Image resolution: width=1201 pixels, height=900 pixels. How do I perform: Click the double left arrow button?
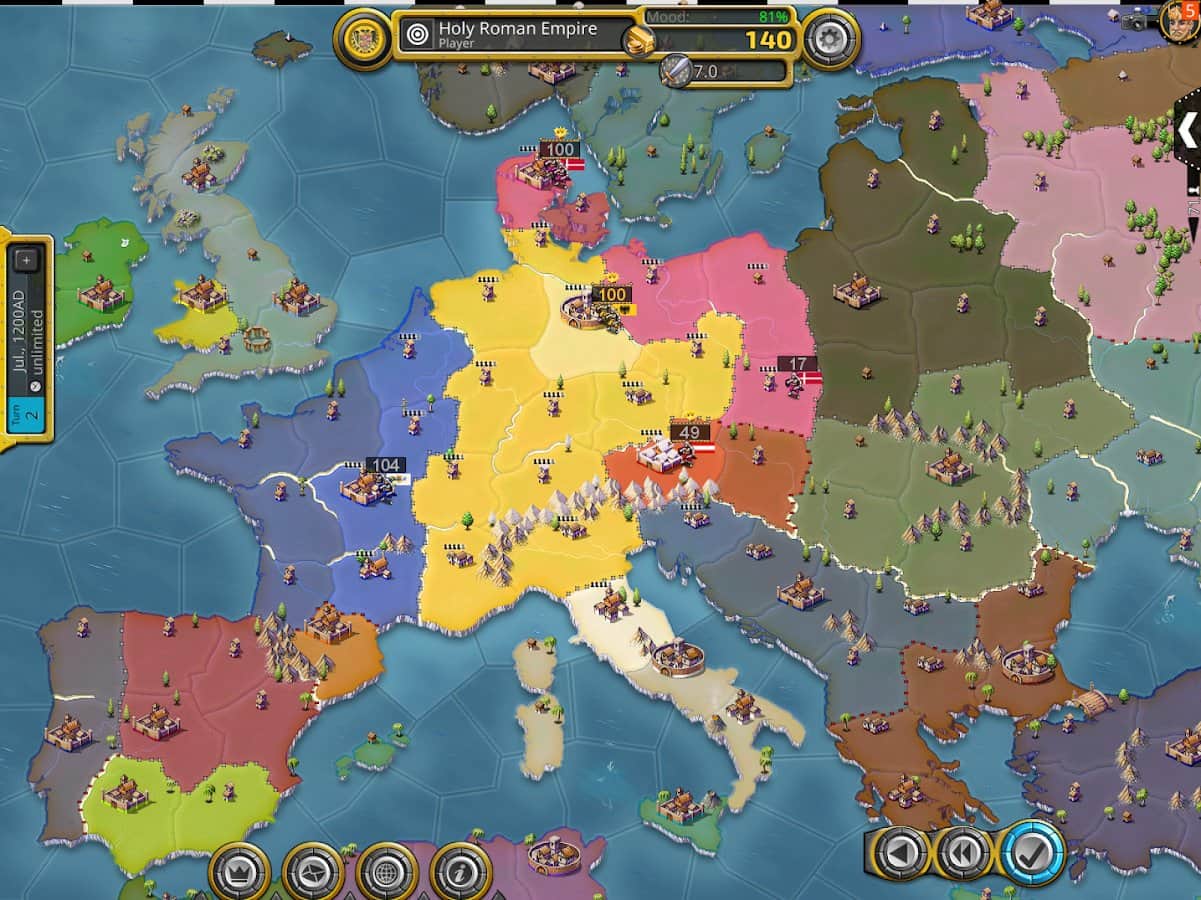click(965, 853)
